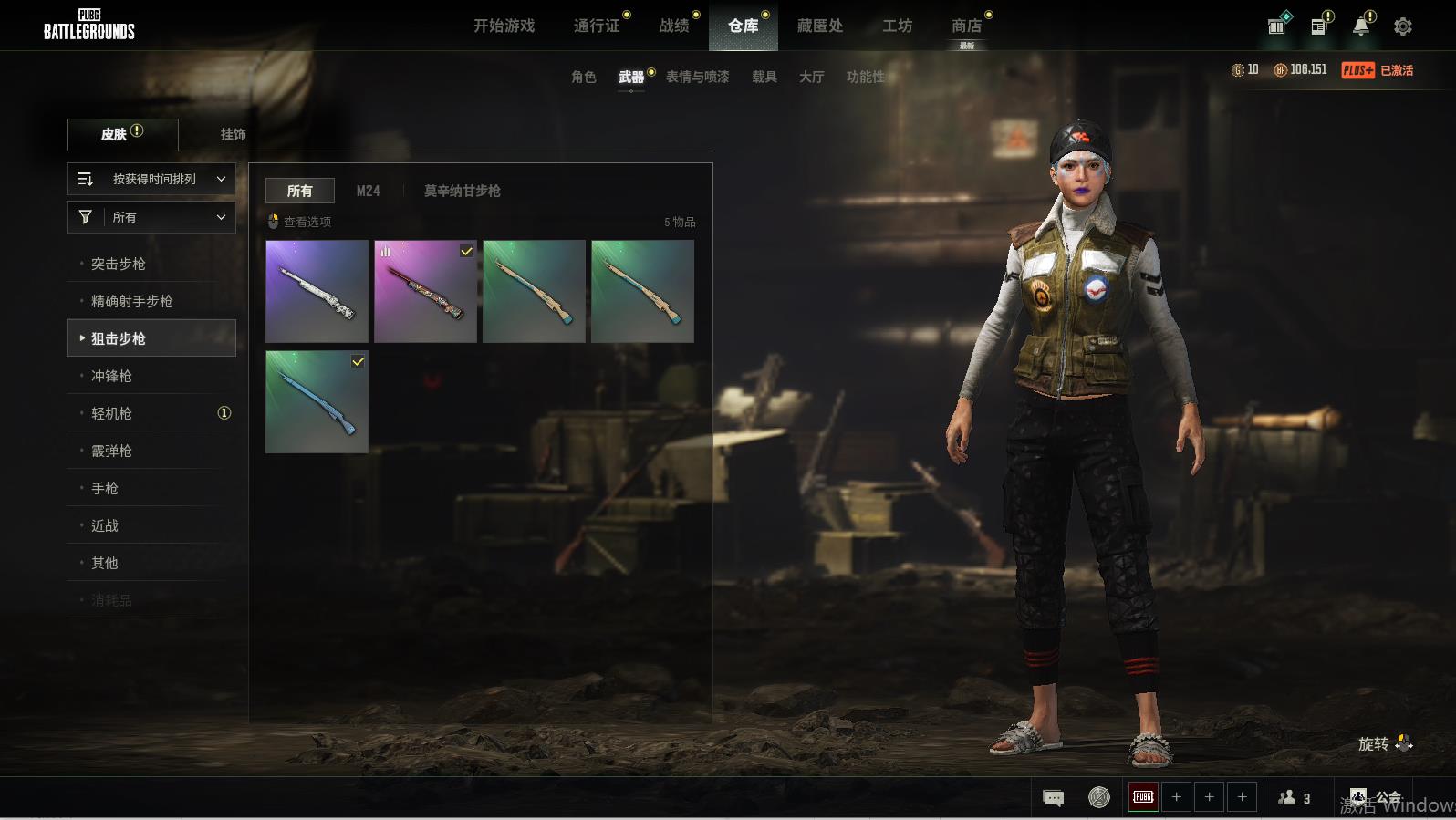Open the 开始游戏 menu
Image resolution: width=1456 pixels, height=820 pixels.
click(x=504, y=26)
